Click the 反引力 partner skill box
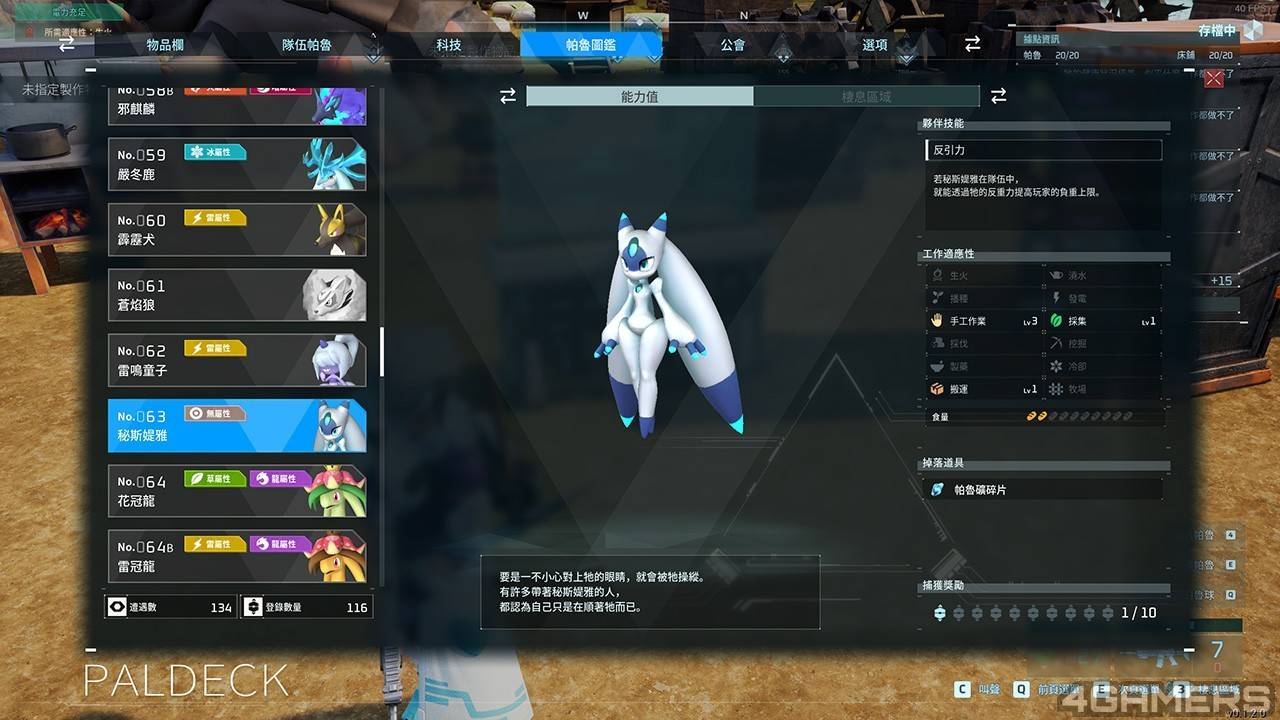The height and width of the screenshot is (720, 1280). pos(1043,150)
